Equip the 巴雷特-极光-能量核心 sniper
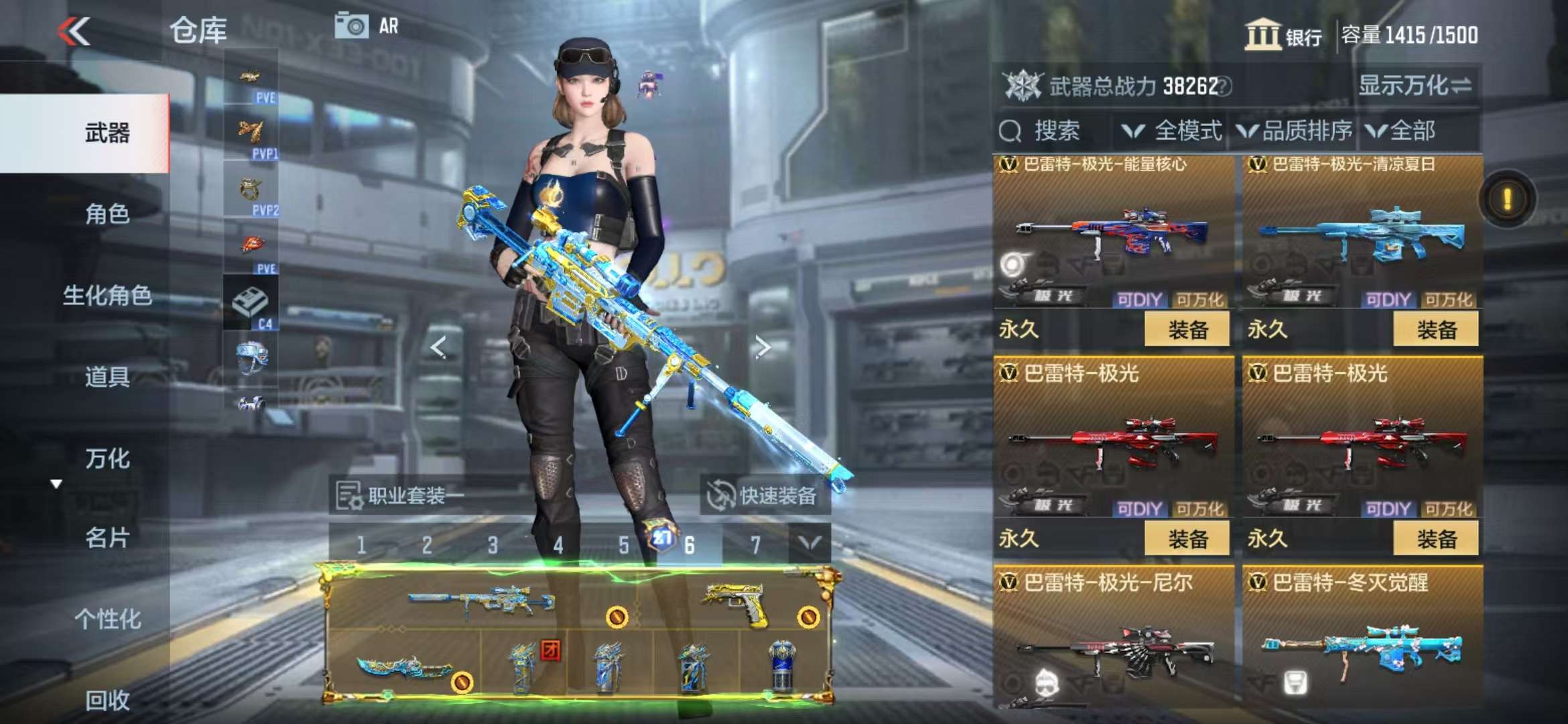 click(1187, 330)
